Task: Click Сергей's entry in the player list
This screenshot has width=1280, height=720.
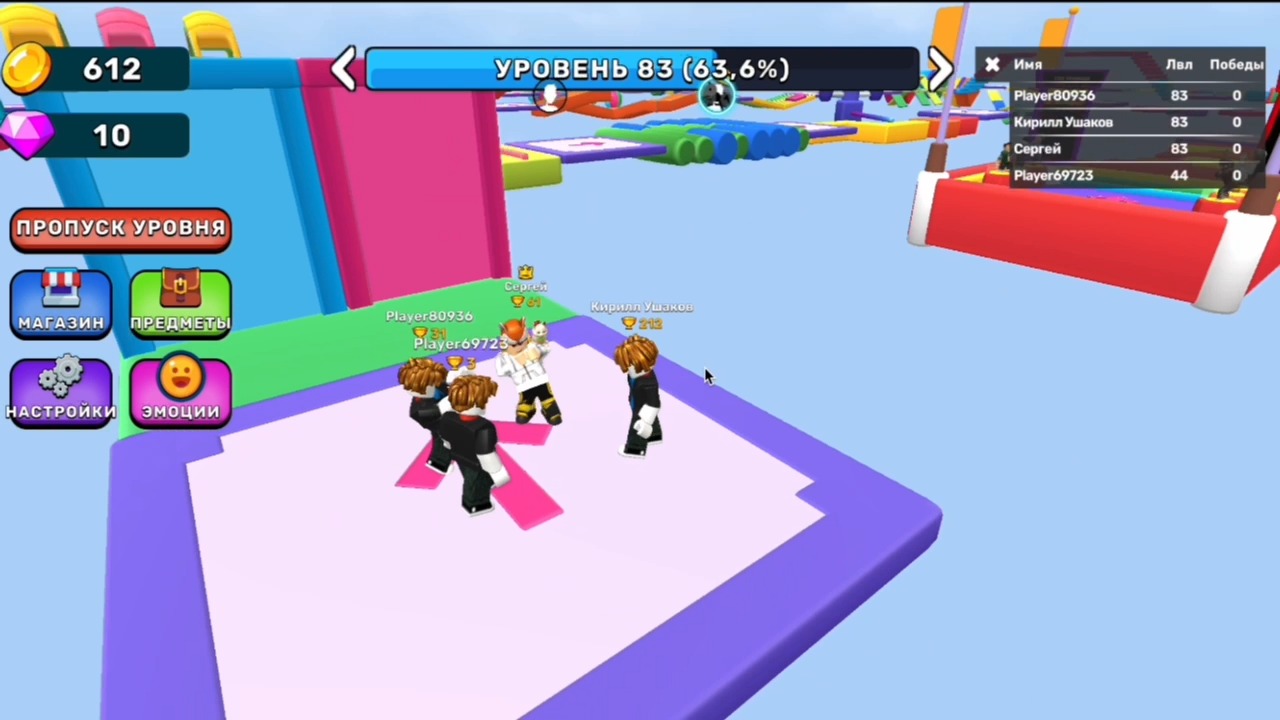Action: (x=1037, y=148)
